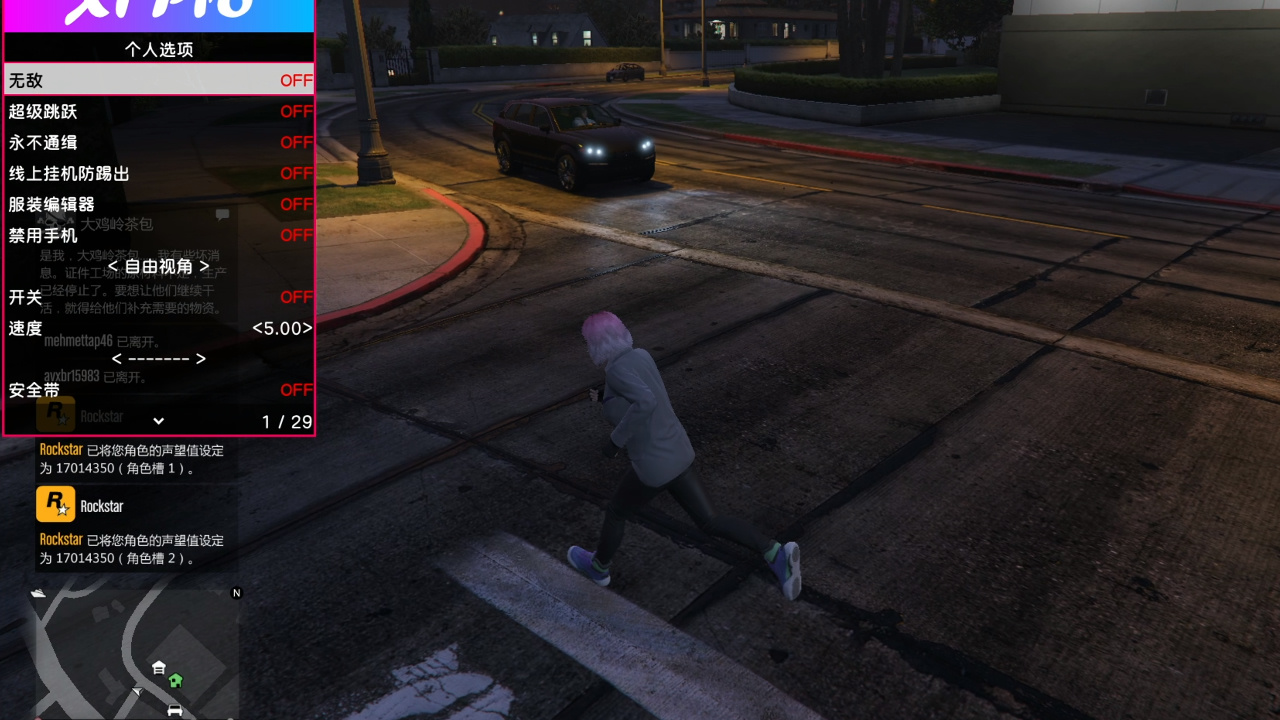Open the 自由视角 selection control

160,266
